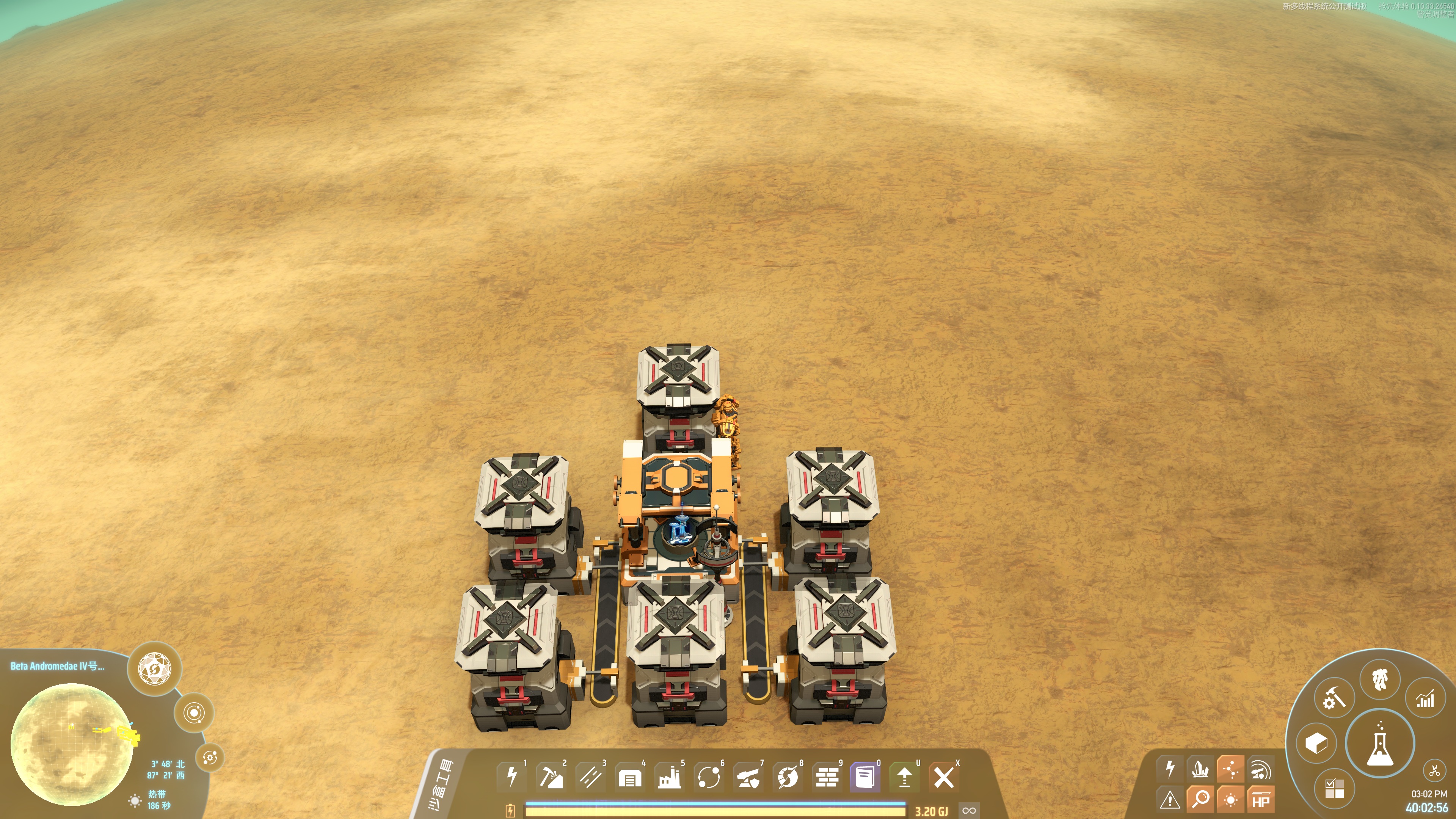This screenshot has height=819, width=1456.
Task: Select the brick wall foundation category
Action: [827, 777]
